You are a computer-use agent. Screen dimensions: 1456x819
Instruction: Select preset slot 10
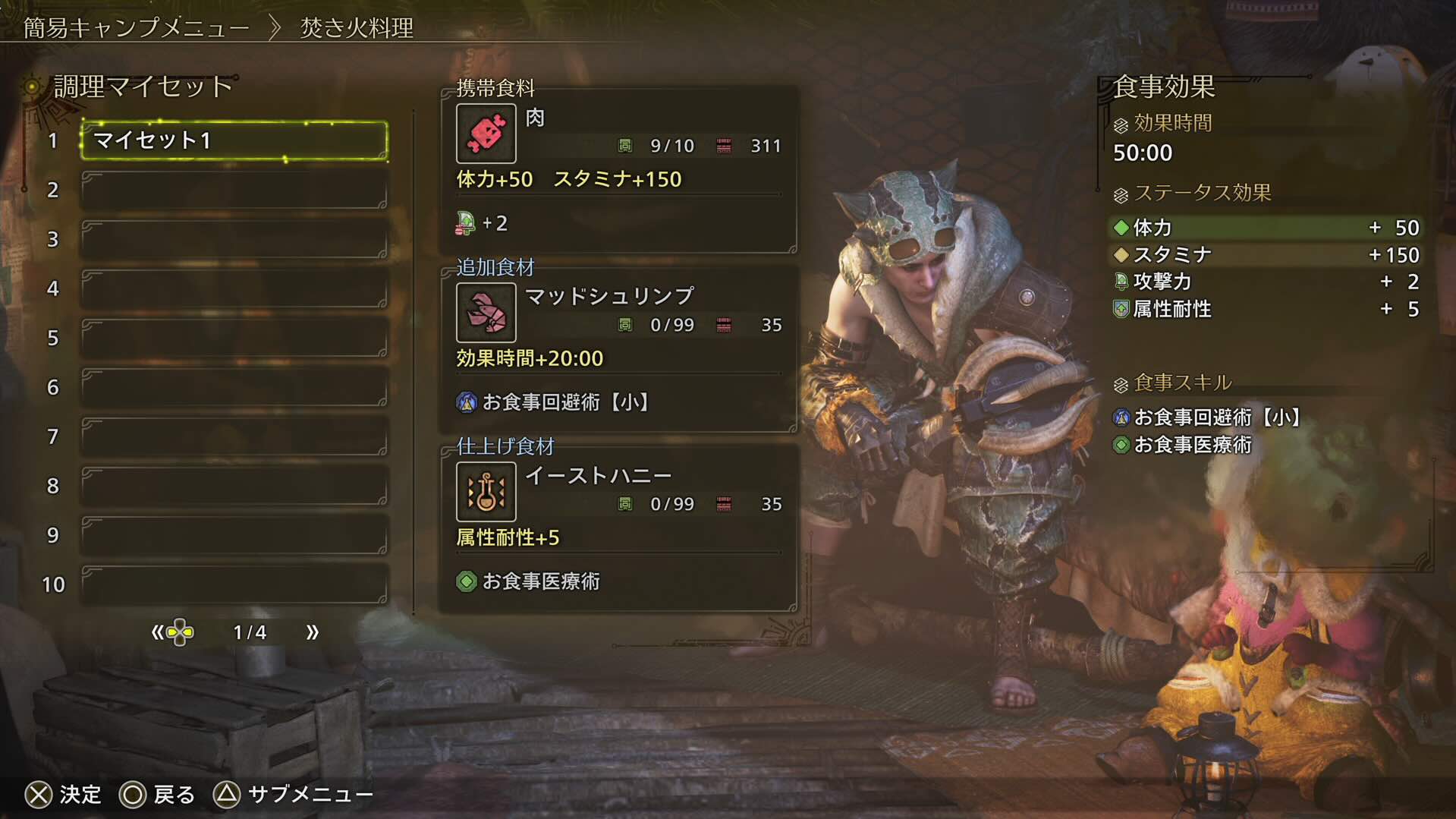point(233,584)
